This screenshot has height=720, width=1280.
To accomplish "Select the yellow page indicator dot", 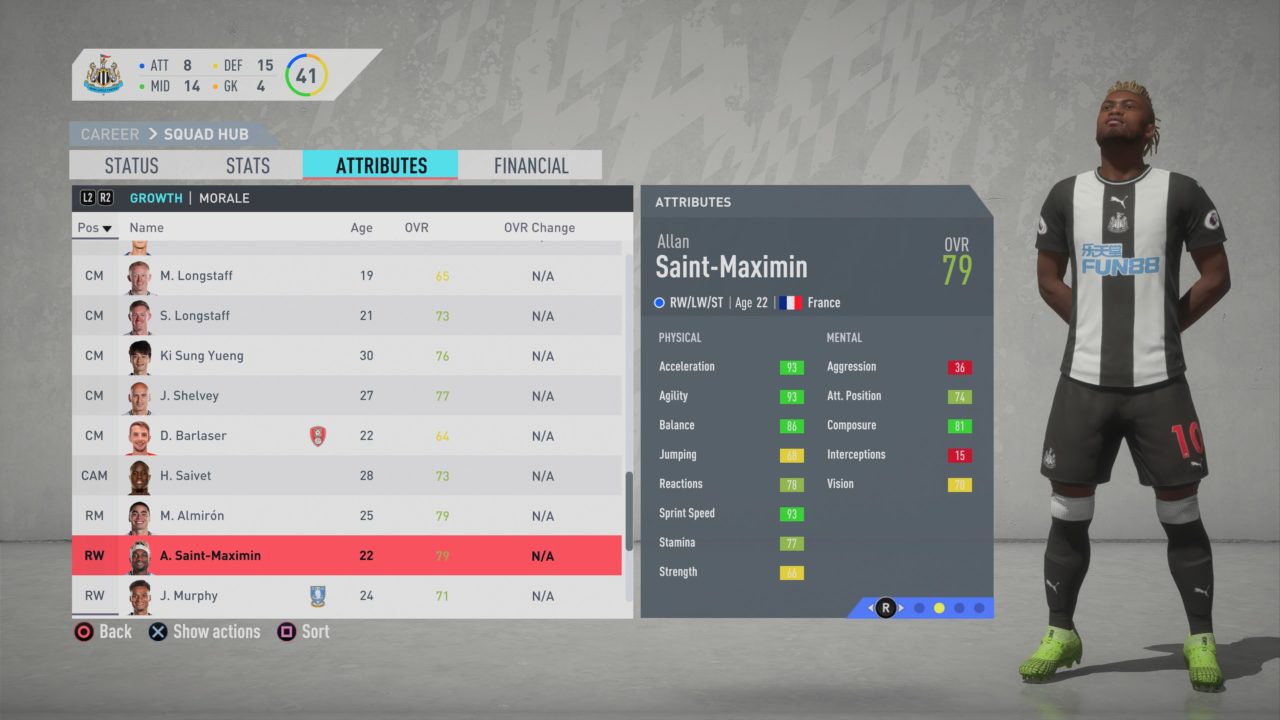I will (938, 607).
